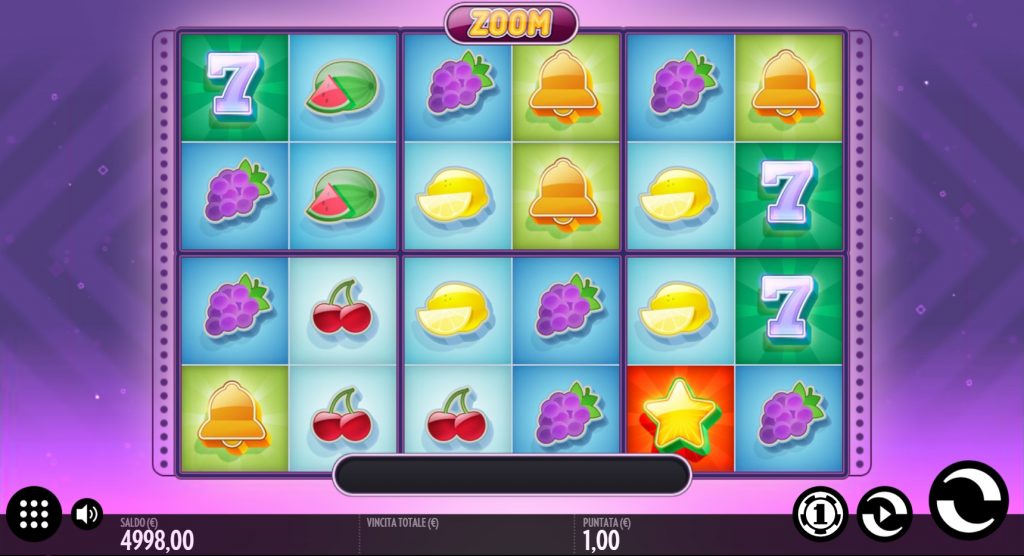Open the autoplay options

[884, 514]
